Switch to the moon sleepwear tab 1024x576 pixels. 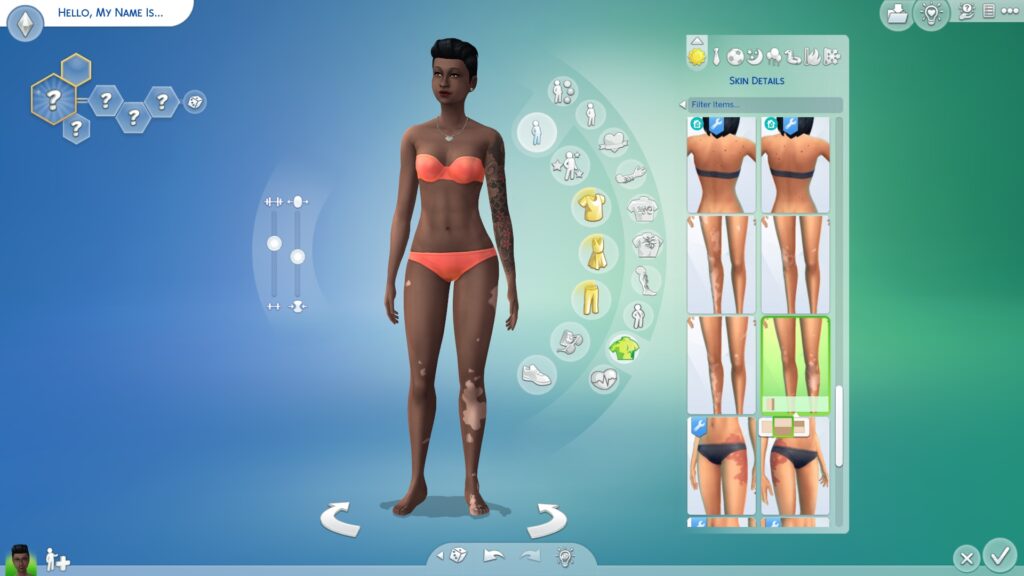pyautogui.click(x=755, y=56)
